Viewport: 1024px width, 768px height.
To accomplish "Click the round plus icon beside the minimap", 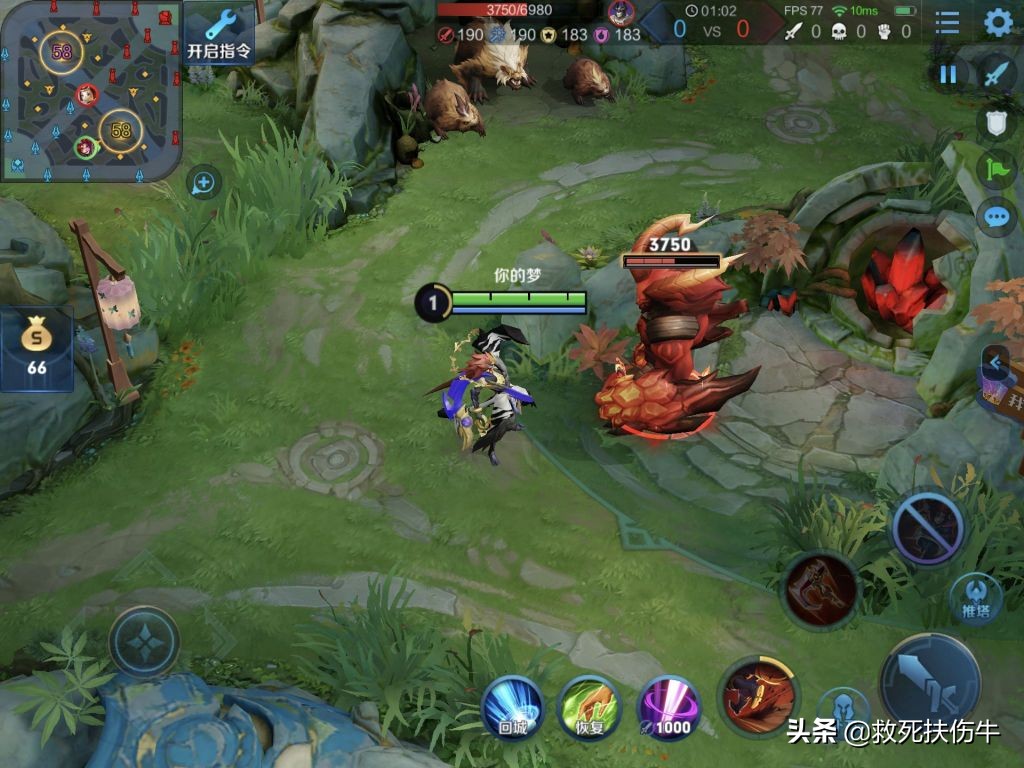I will point(203,182).
